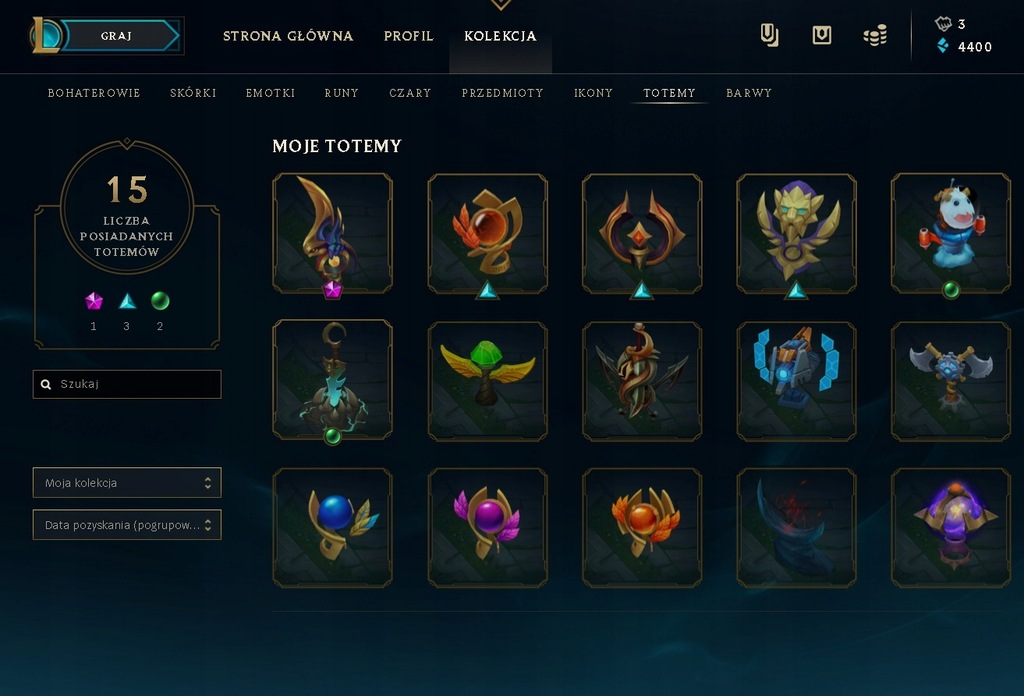
Task: Open the Data pozyskania sorting dropdown
Action: tap(127, 525)
